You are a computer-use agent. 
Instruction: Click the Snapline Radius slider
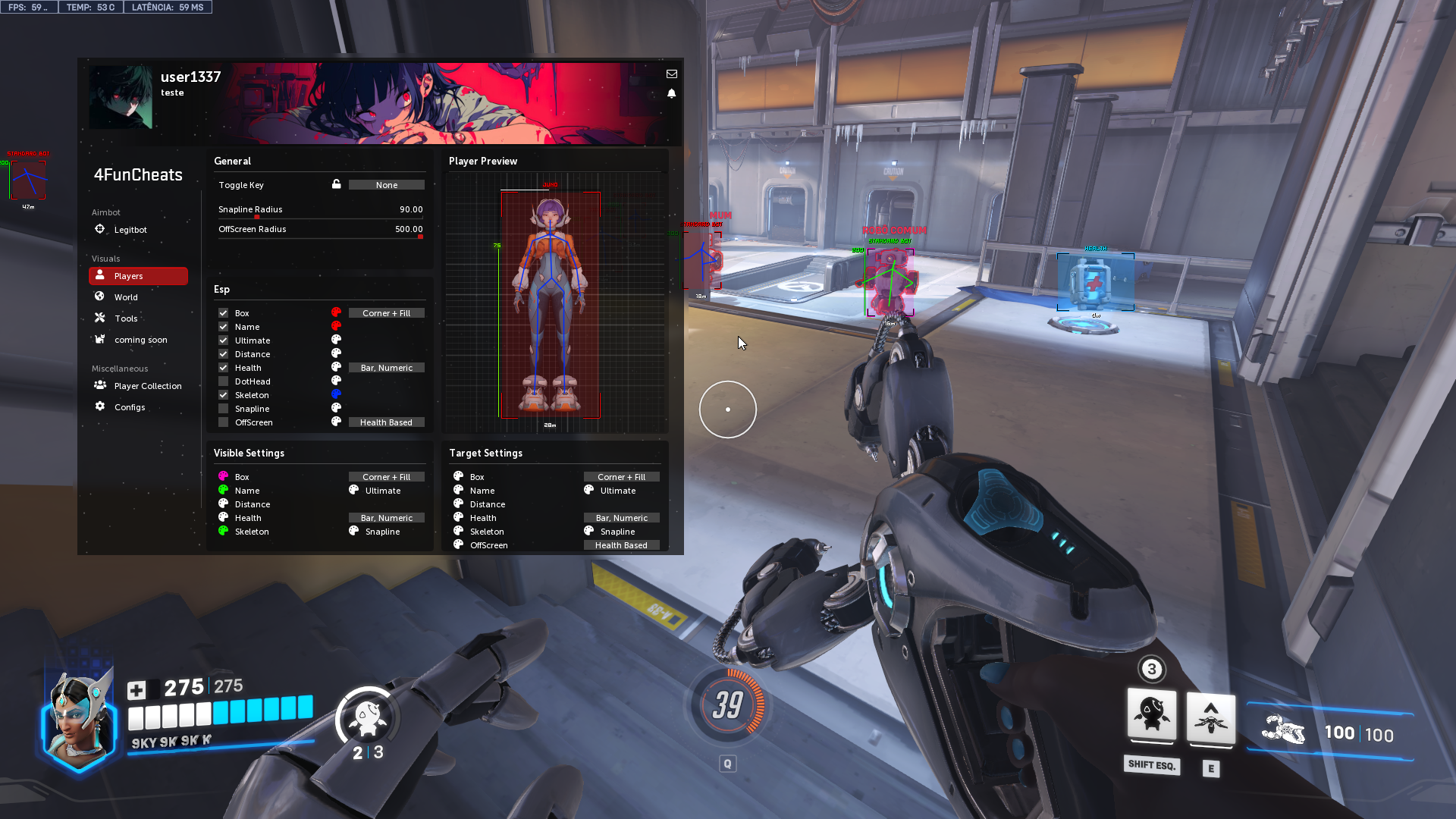tap(320, 218)
